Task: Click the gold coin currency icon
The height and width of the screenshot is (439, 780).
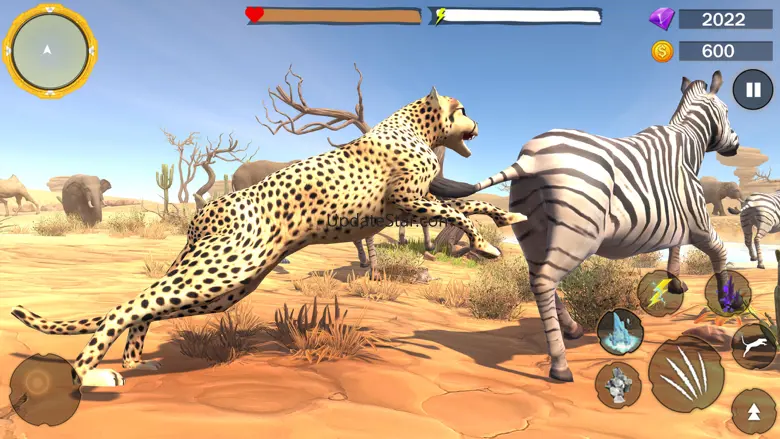Action: (x=661, y=51)
